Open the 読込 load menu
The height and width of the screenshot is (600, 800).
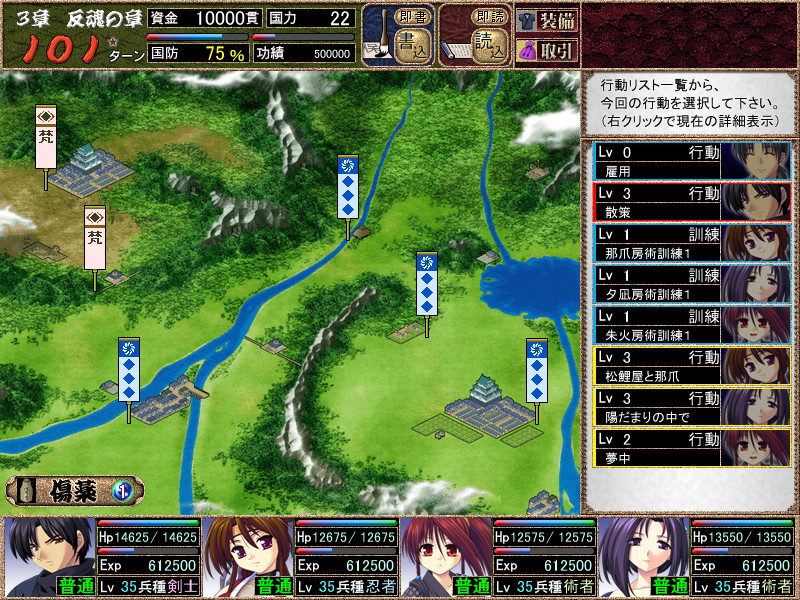(x=487, y=48)
